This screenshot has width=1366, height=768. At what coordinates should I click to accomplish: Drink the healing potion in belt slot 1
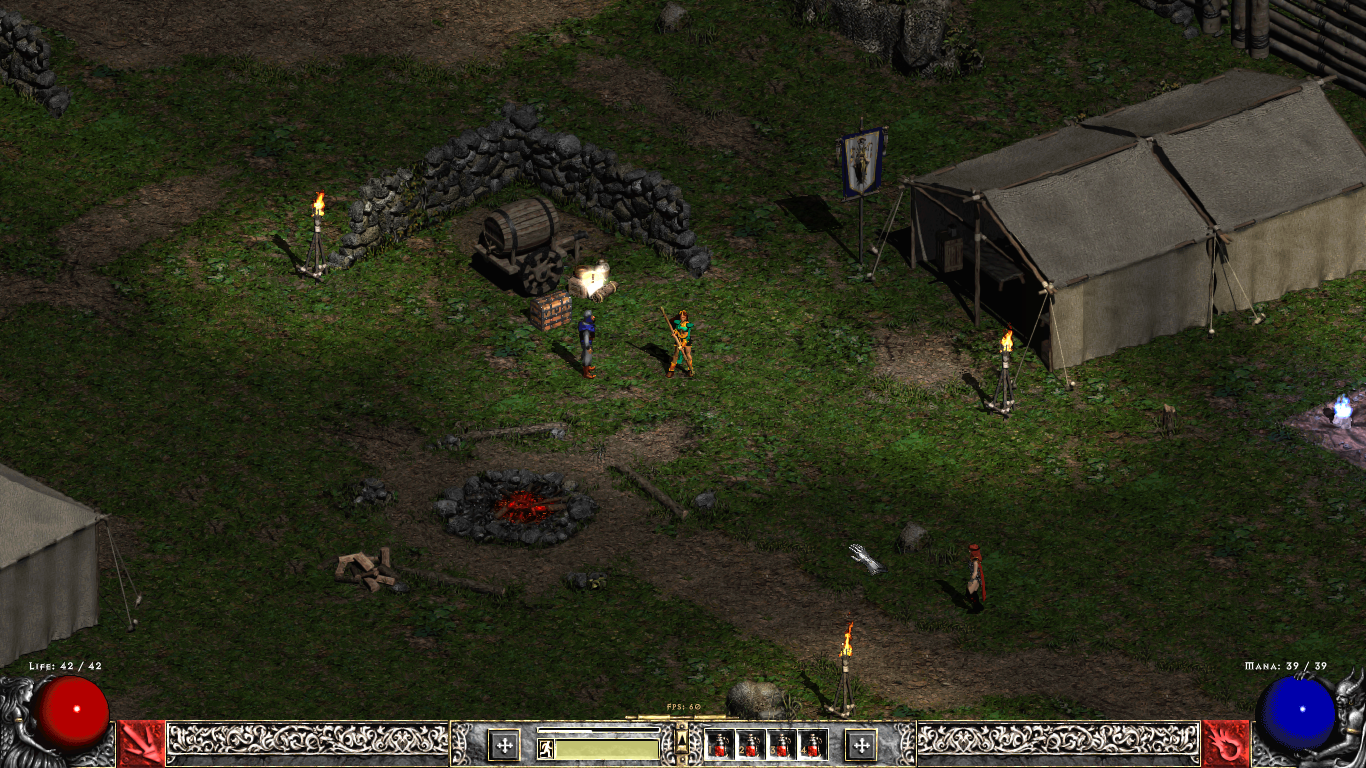[x=719, y=746]
